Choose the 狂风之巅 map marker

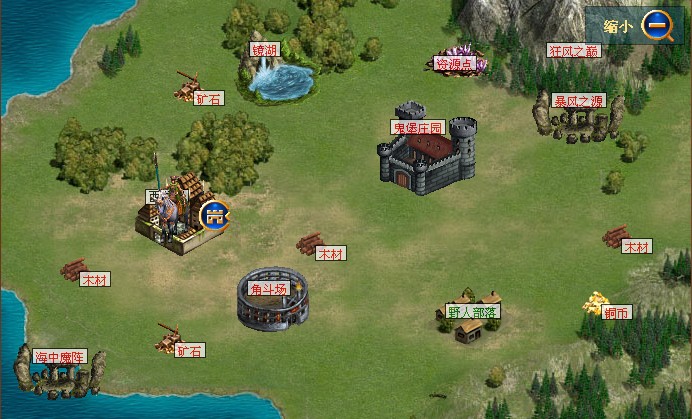(575, 50)
